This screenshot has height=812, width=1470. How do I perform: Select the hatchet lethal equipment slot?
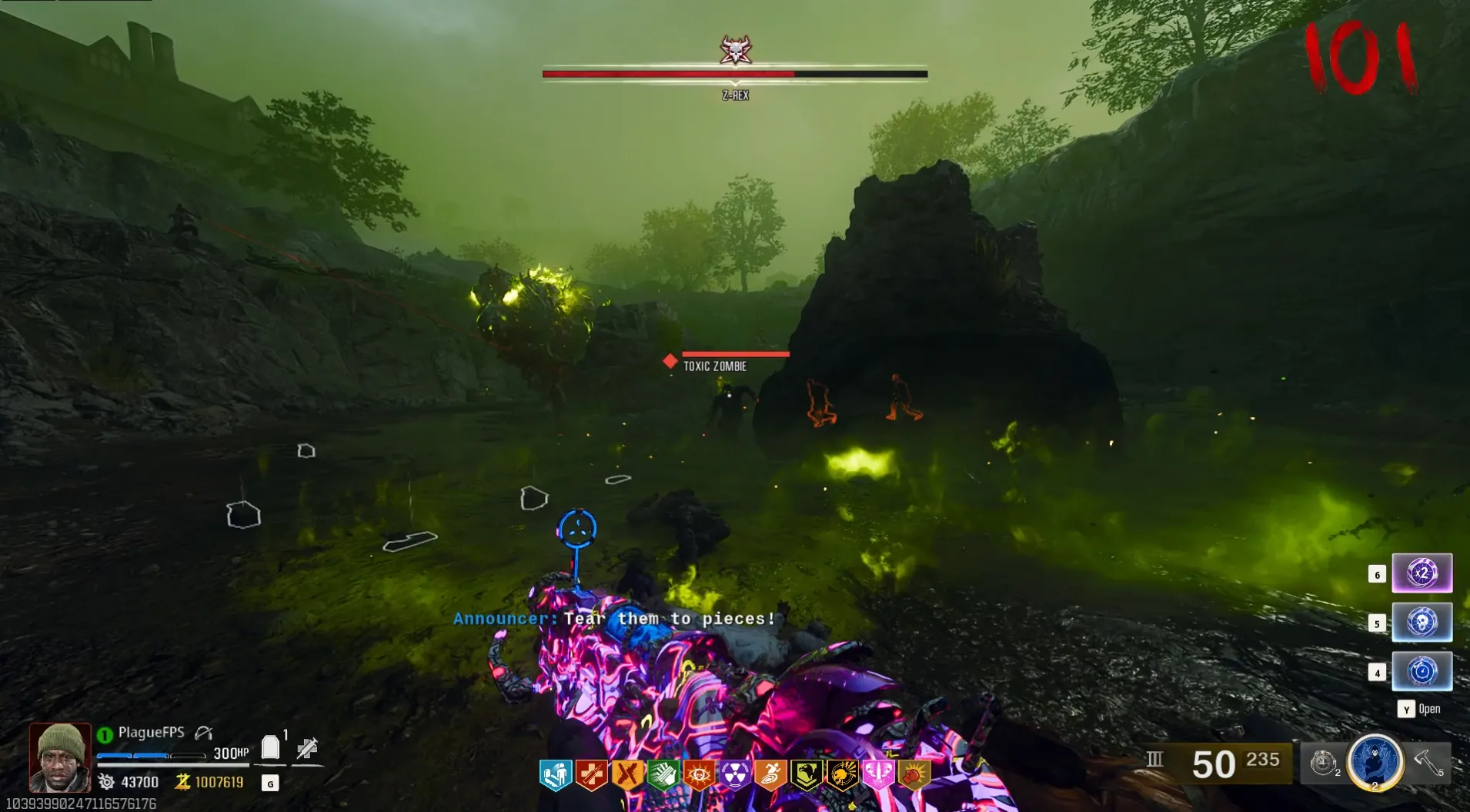[x=1428, y=762]
